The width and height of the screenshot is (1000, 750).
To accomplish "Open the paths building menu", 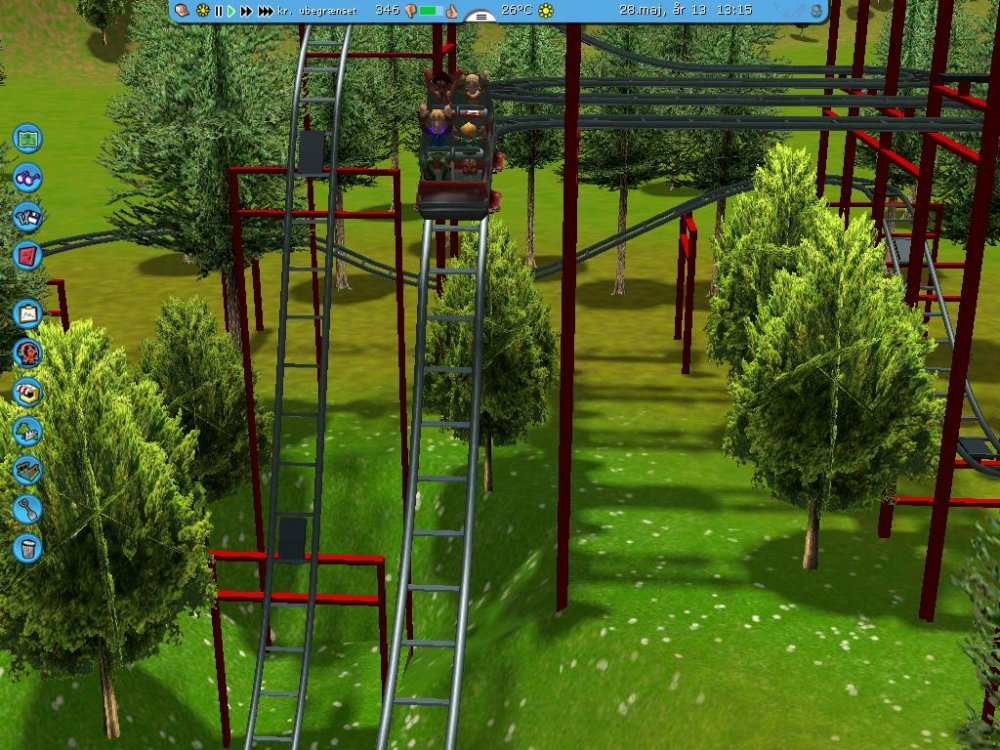I will point(27,470).
